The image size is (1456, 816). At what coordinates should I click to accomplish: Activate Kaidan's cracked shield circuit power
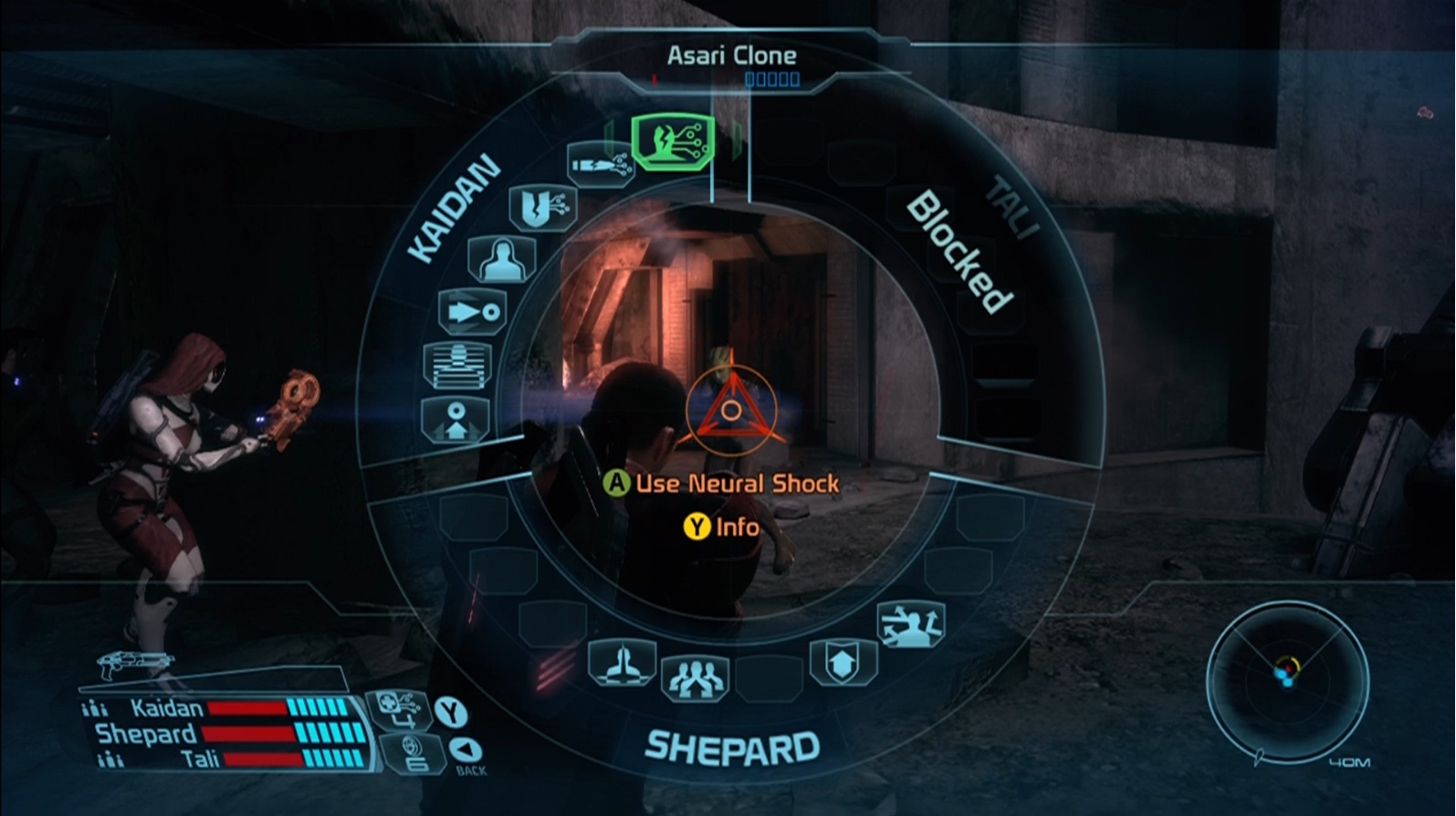(542, 207)
